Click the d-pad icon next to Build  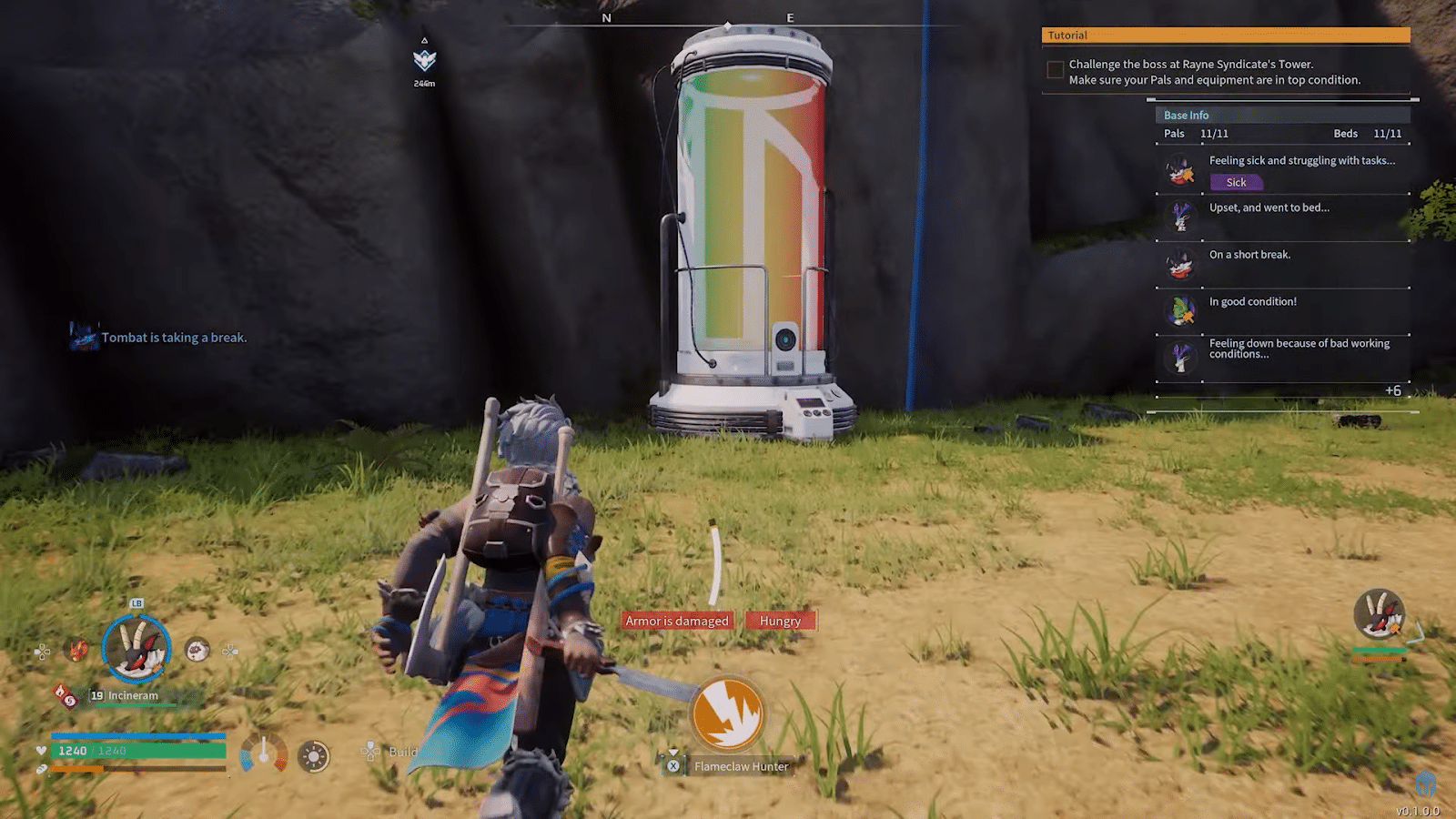click(369, 753)
